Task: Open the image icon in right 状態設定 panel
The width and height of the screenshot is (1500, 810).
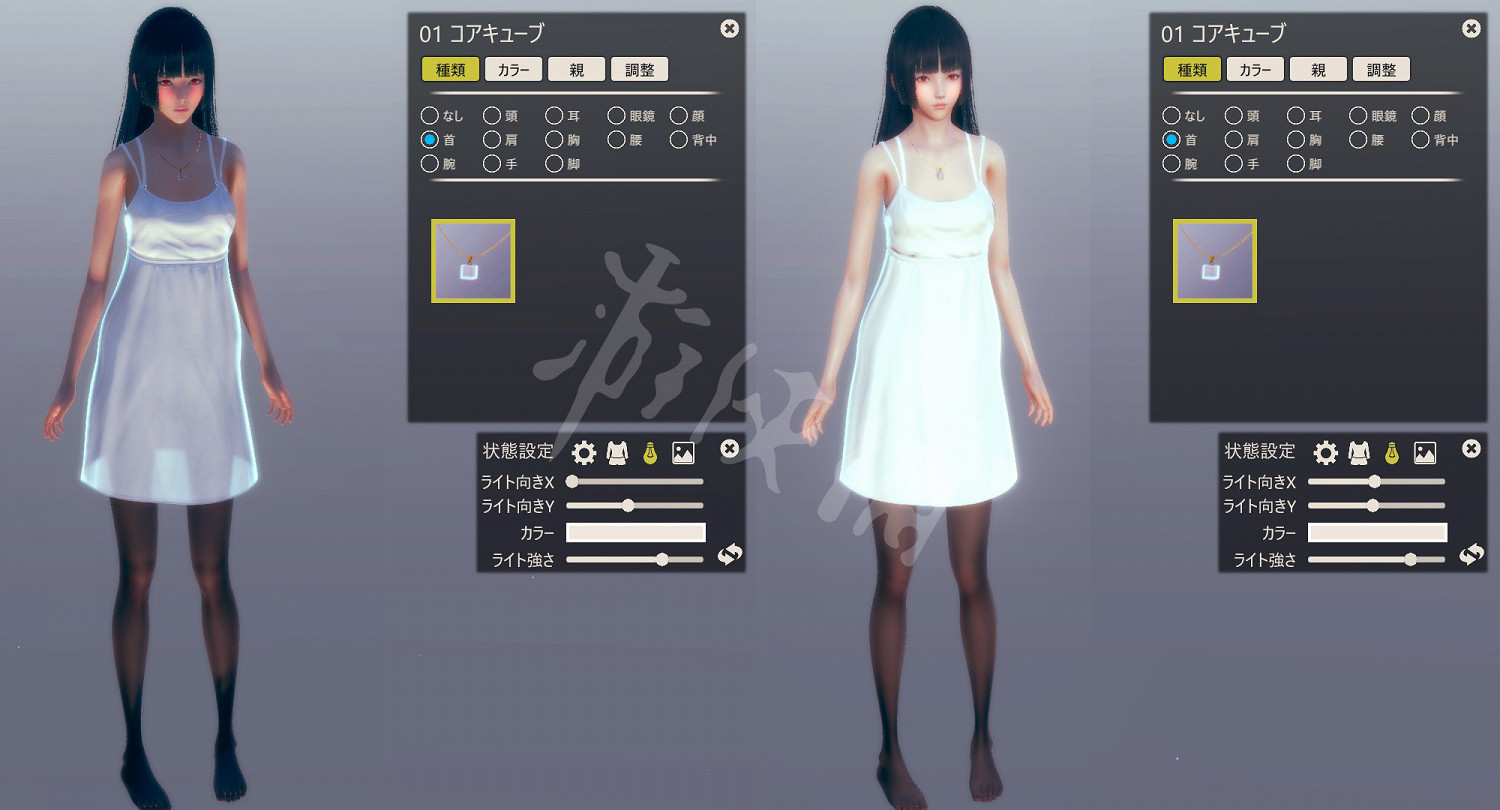Action: click(x=1423, y=451)
